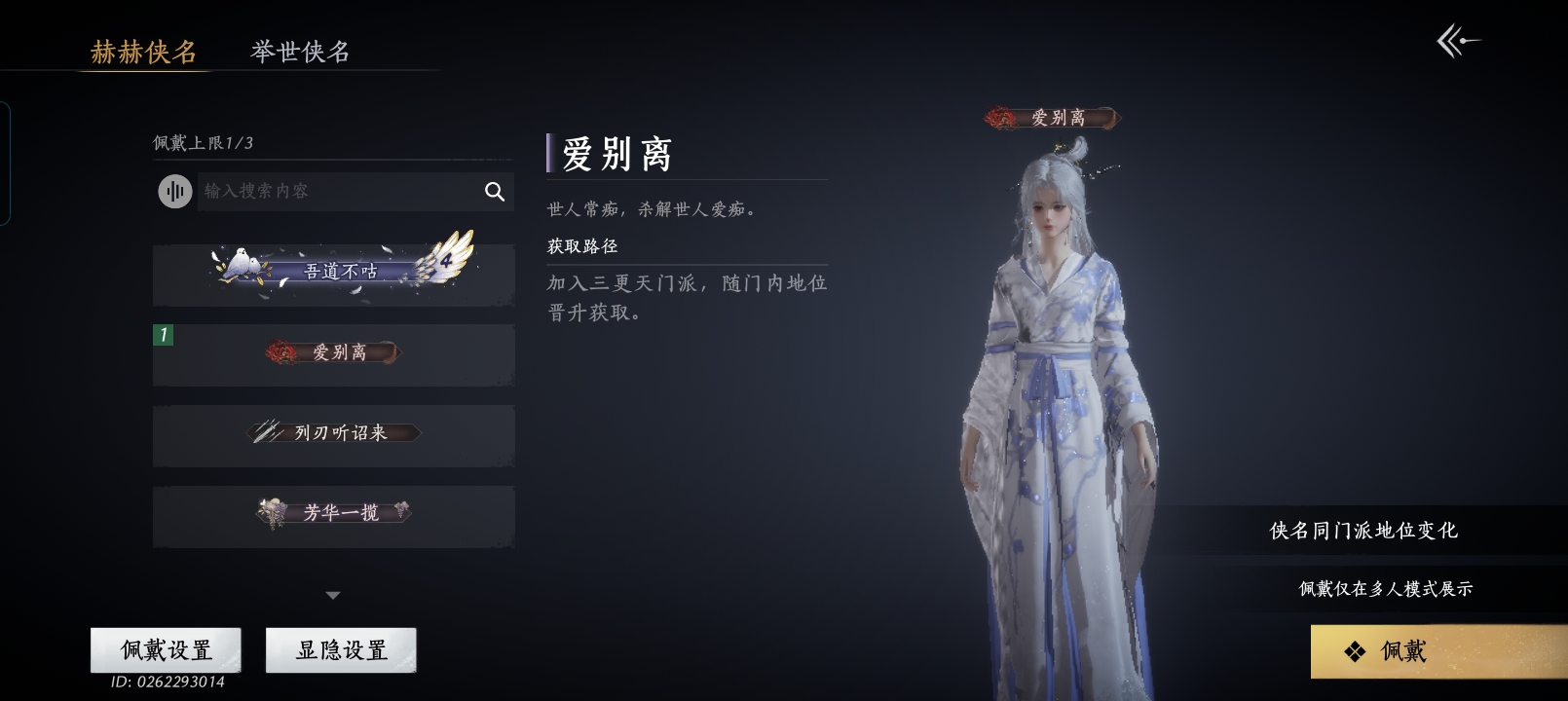Open 显隐设置 visibility settings
1568x701 pixels.
pos(341,649)
